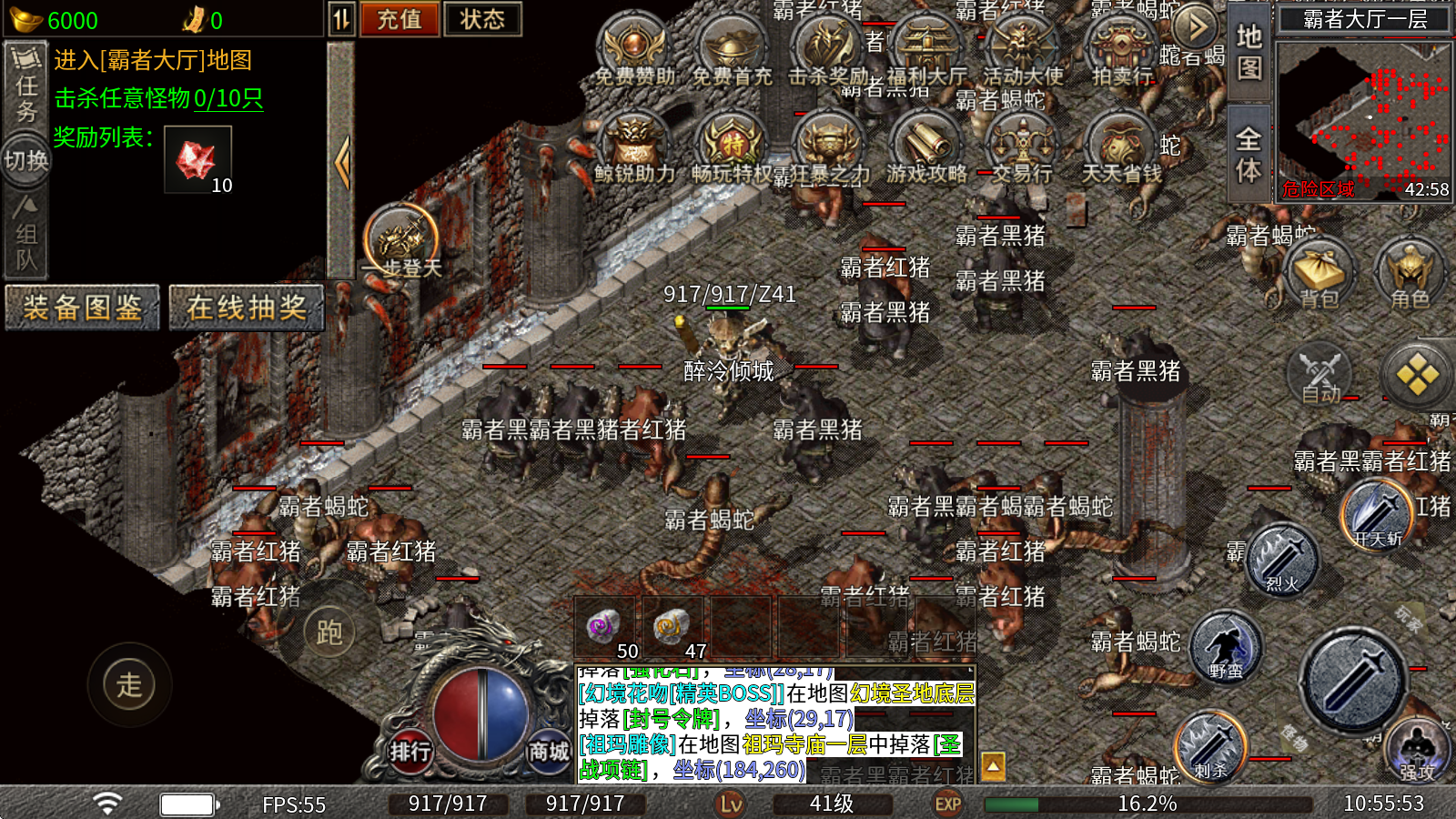The height and width of the screenshot is (819, 1456).
Task: Collapse the quest panel with arrow
Action: pos(341,162)
